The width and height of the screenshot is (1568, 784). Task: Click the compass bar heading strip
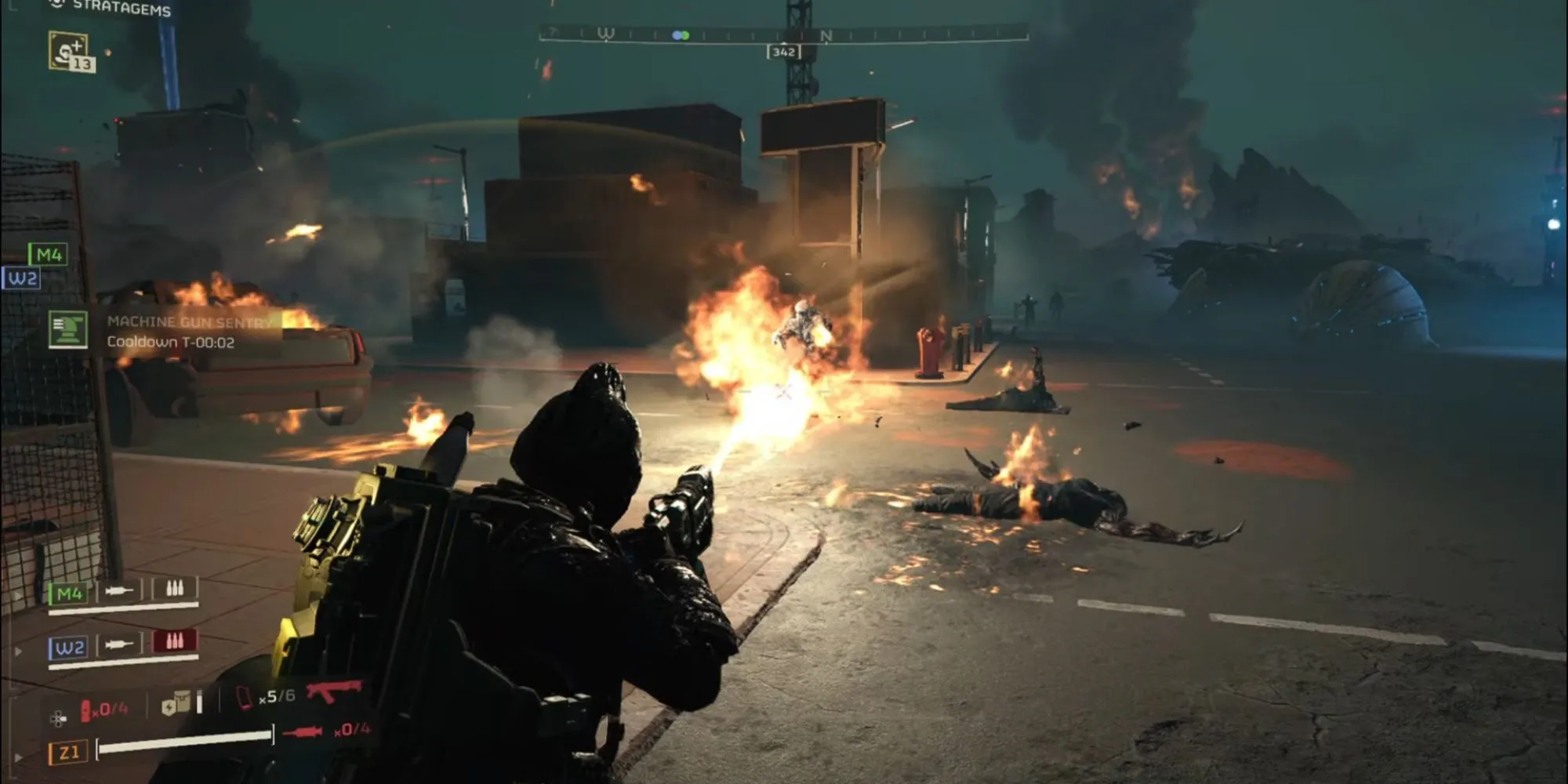[782, 34]
